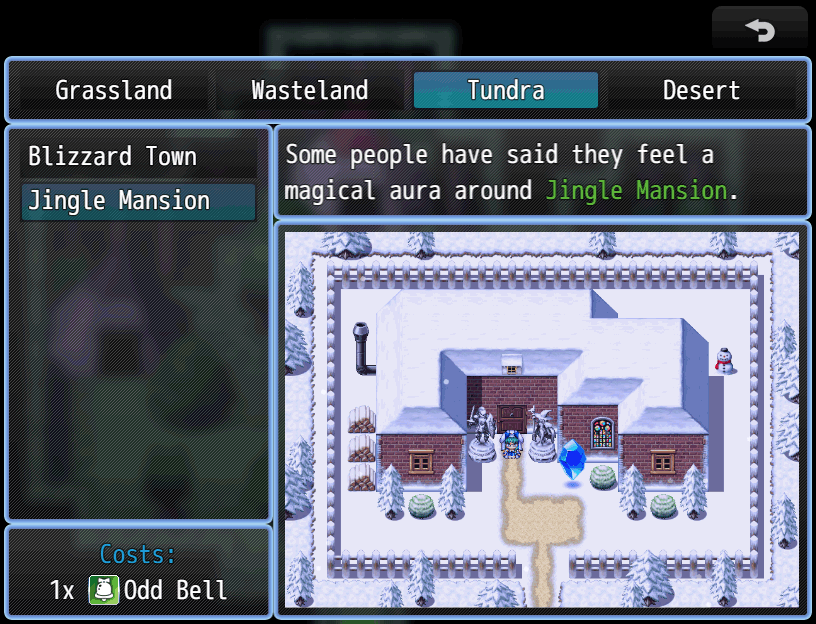
Task: Switch to the Grassland tab
Action: point(113,91)
